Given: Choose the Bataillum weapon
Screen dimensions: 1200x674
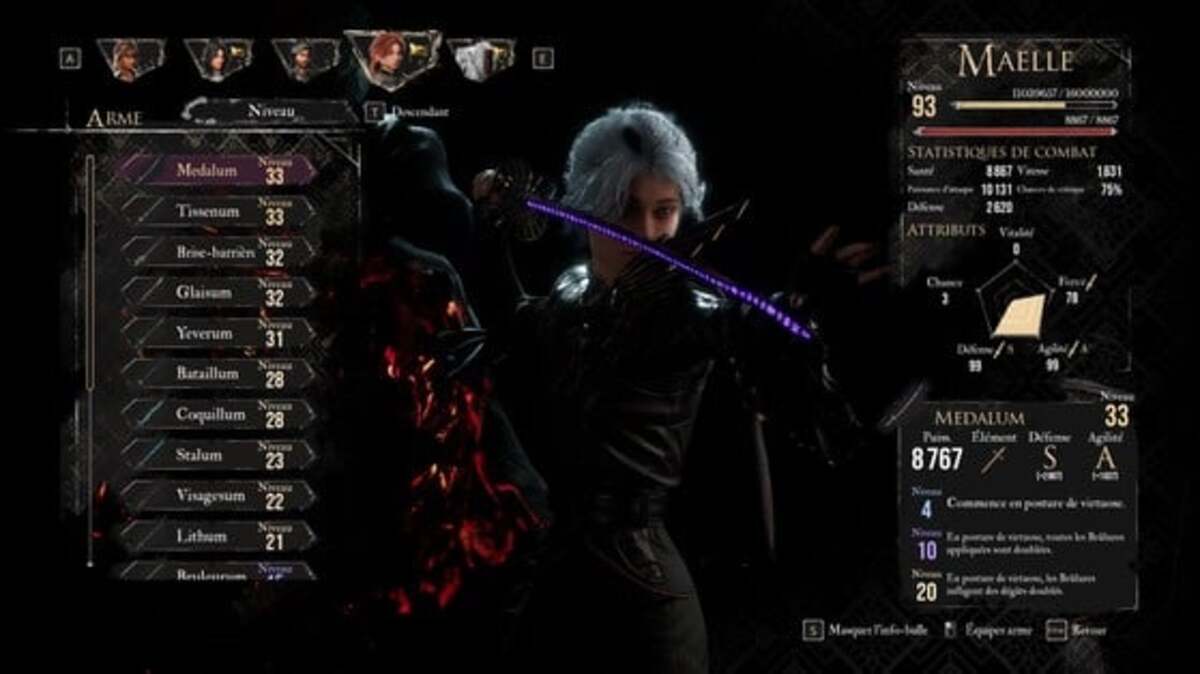Looking at the screenshot, I should point(215,374).
